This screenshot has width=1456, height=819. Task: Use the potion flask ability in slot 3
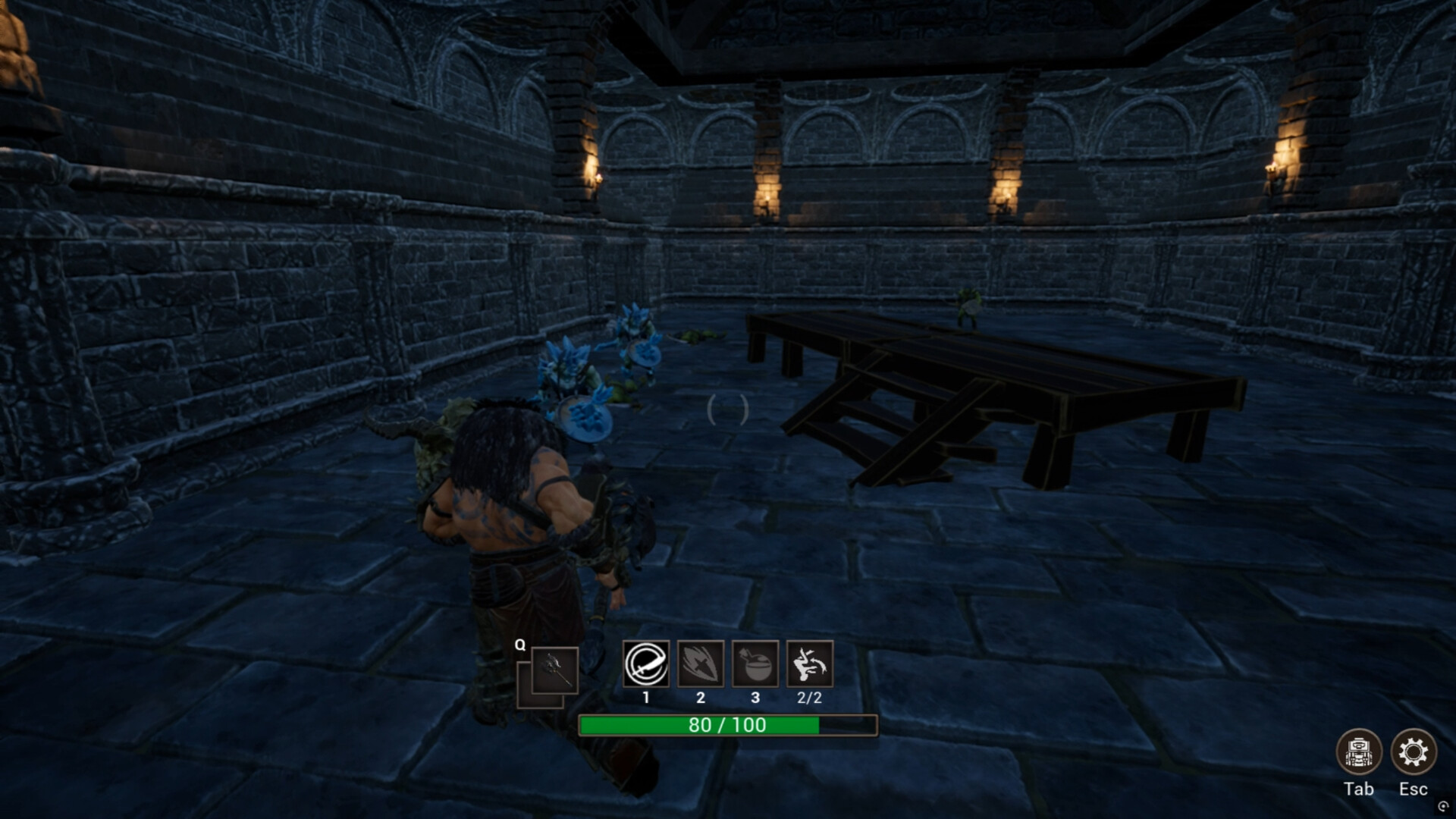point(755,665)
